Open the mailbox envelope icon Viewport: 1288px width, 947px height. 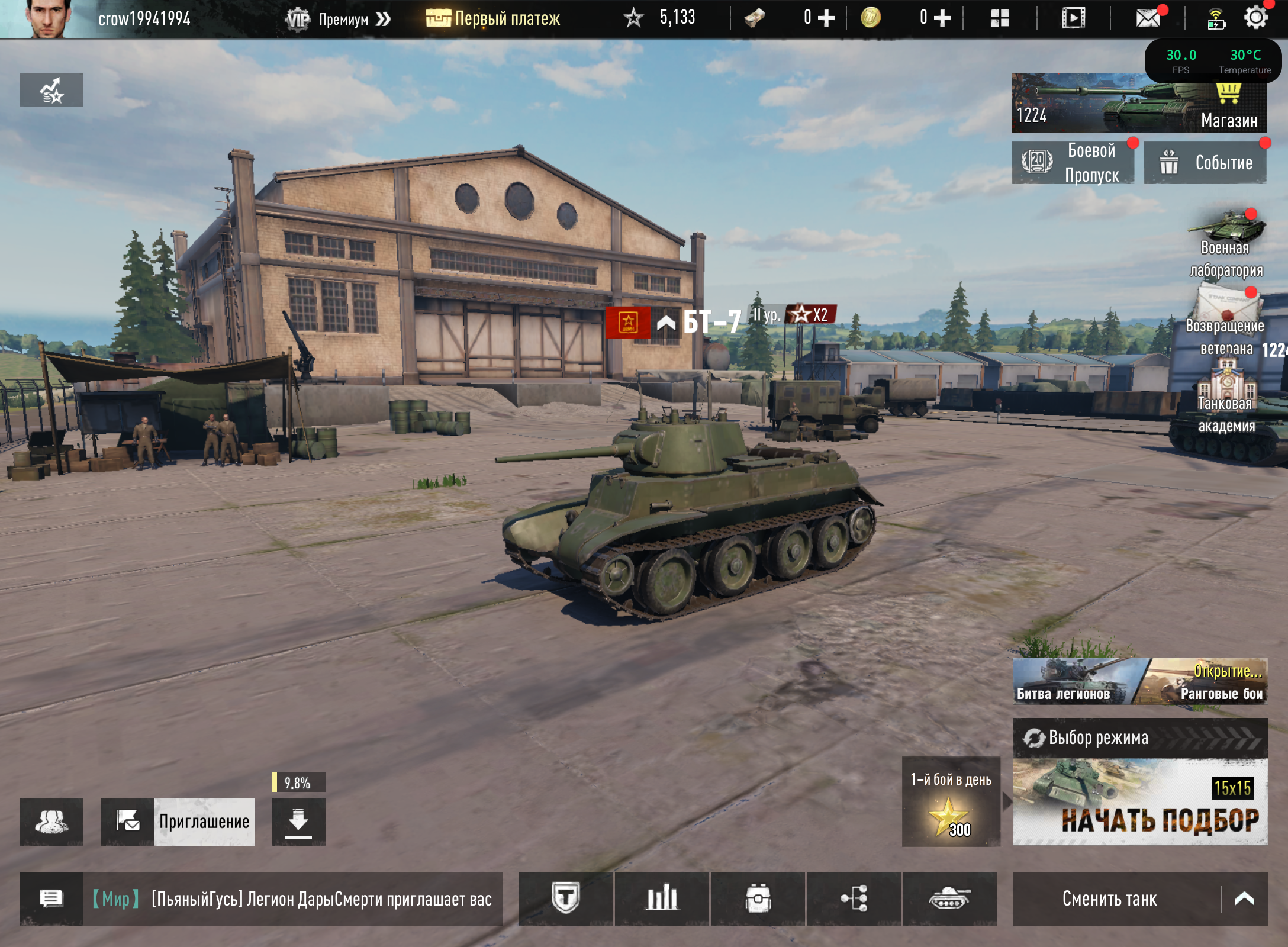tap(1148, 18)
